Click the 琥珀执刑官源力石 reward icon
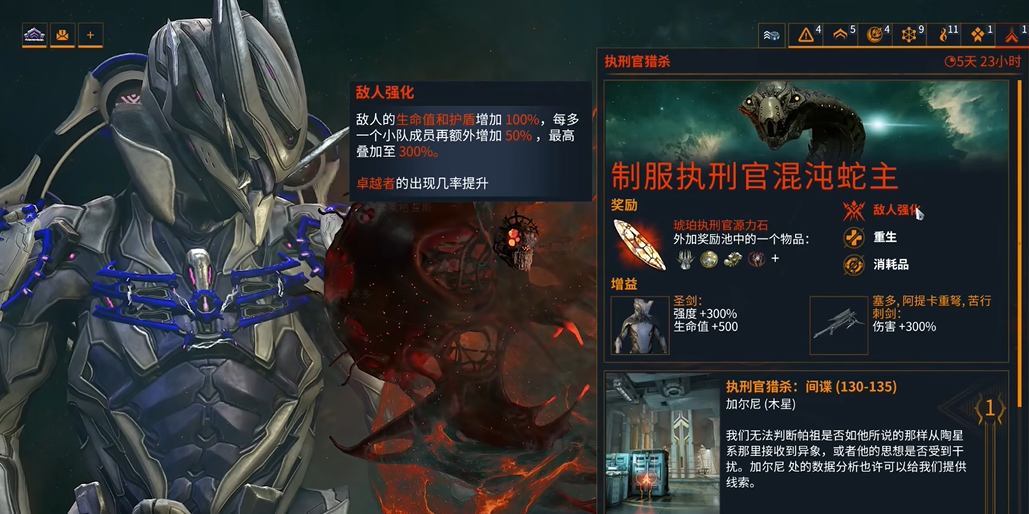1029x514 pixels. [x=638, y=244]
